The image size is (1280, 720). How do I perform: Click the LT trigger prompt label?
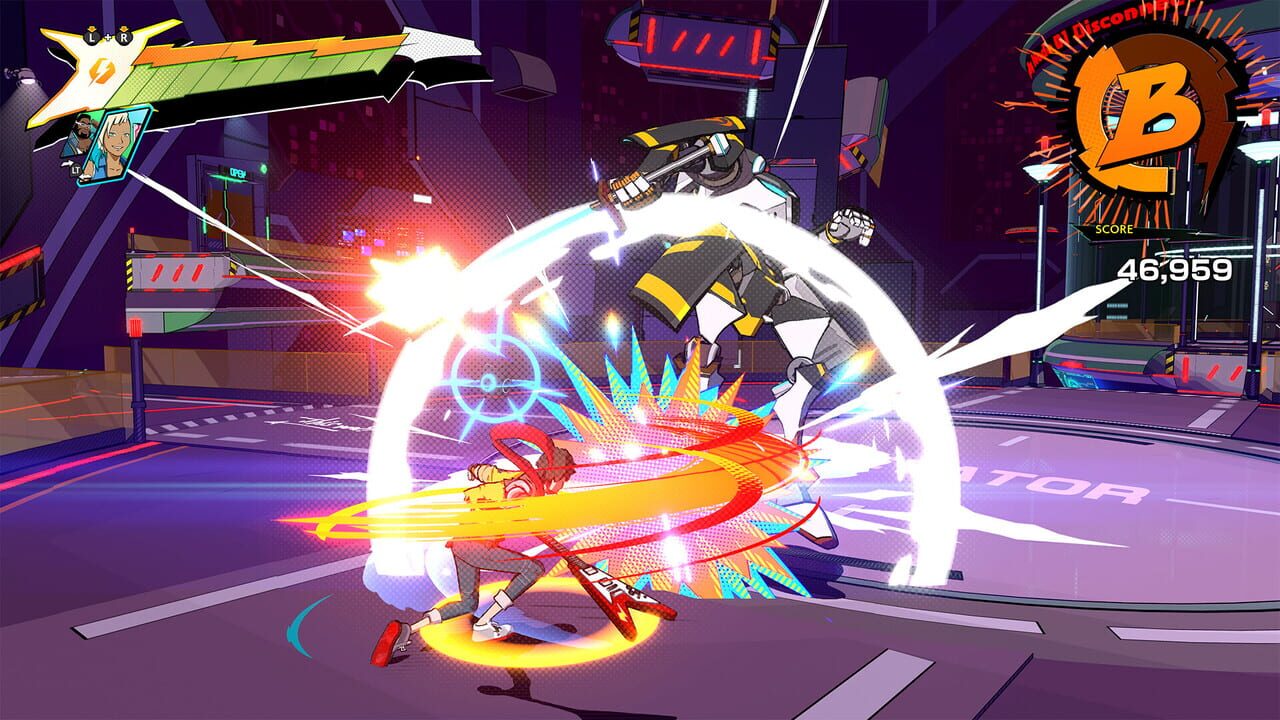click(75, 170)
